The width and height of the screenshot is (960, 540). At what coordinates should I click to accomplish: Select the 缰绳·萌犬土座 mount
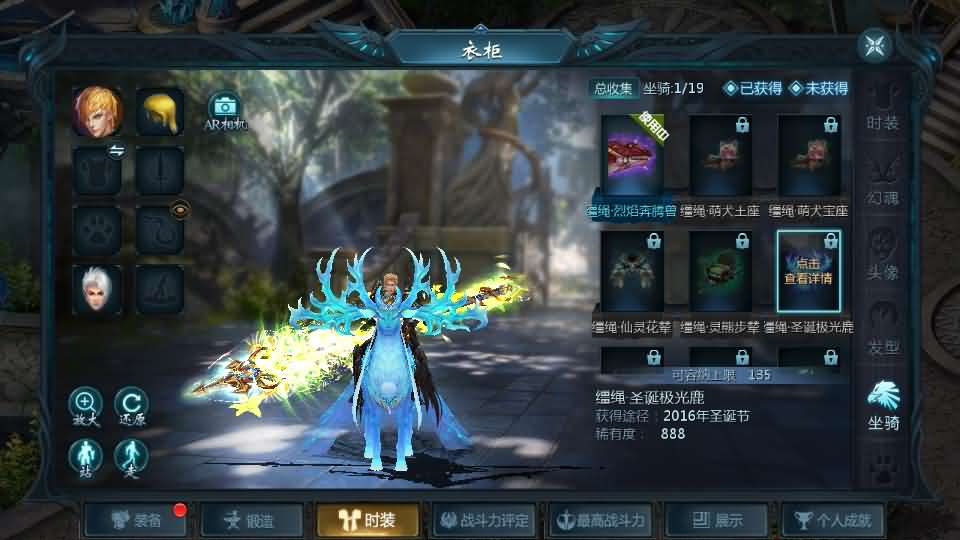tap(720, 155)
